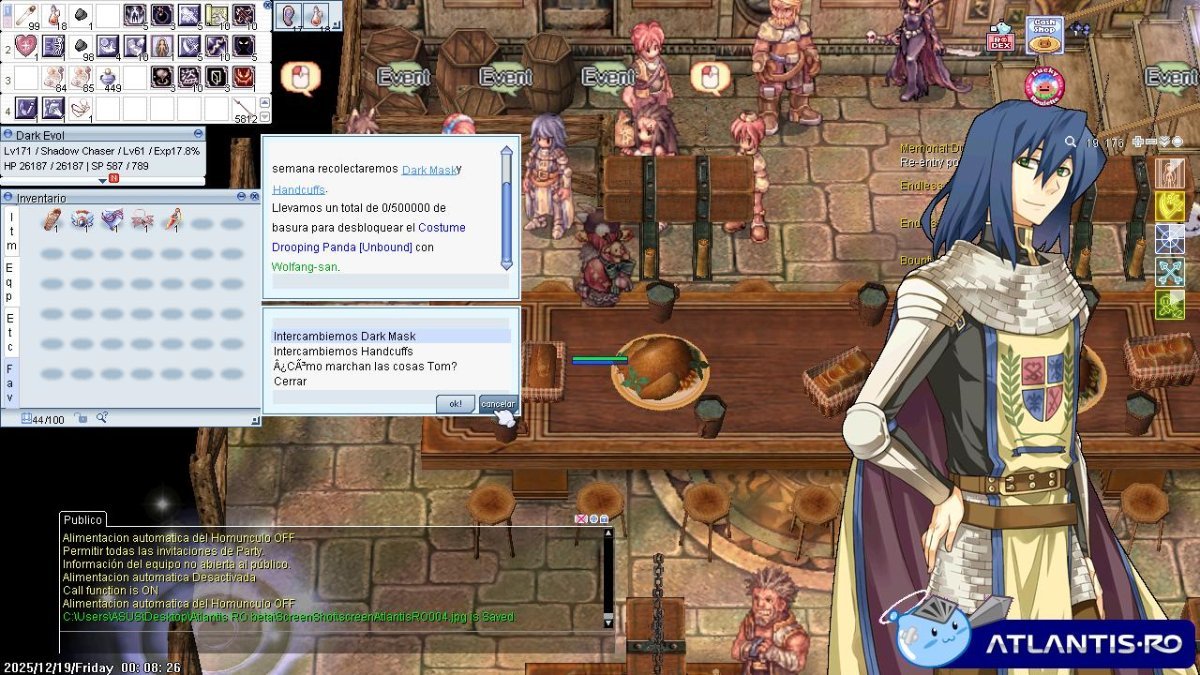Click the cancelar button
The height and width of the screenshot is (675, 1200).
[497, 404]
